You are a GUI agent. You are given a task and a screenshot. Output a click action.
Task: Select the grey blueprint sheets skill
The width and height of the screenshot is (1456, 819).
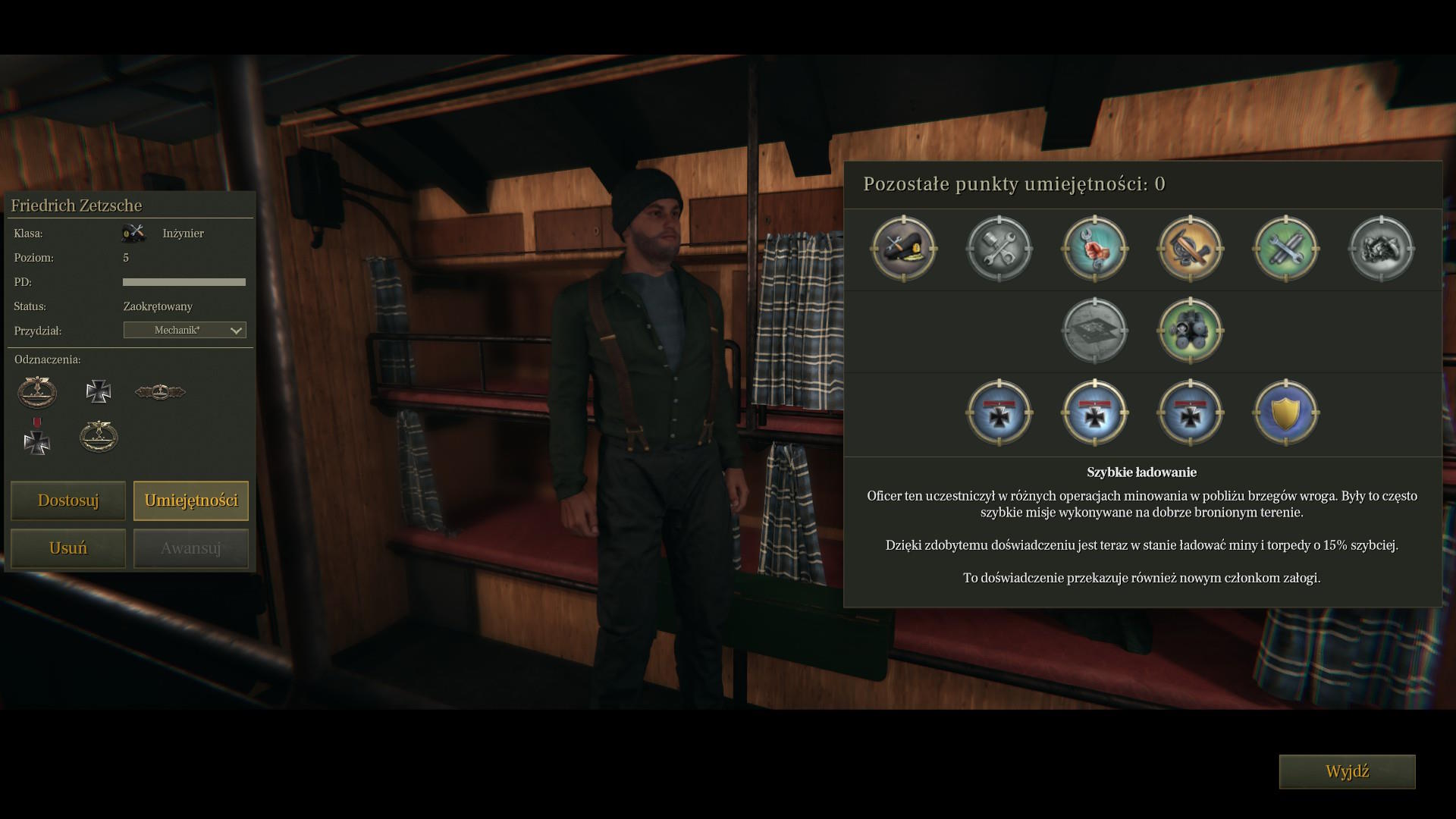click(1095, 331)
